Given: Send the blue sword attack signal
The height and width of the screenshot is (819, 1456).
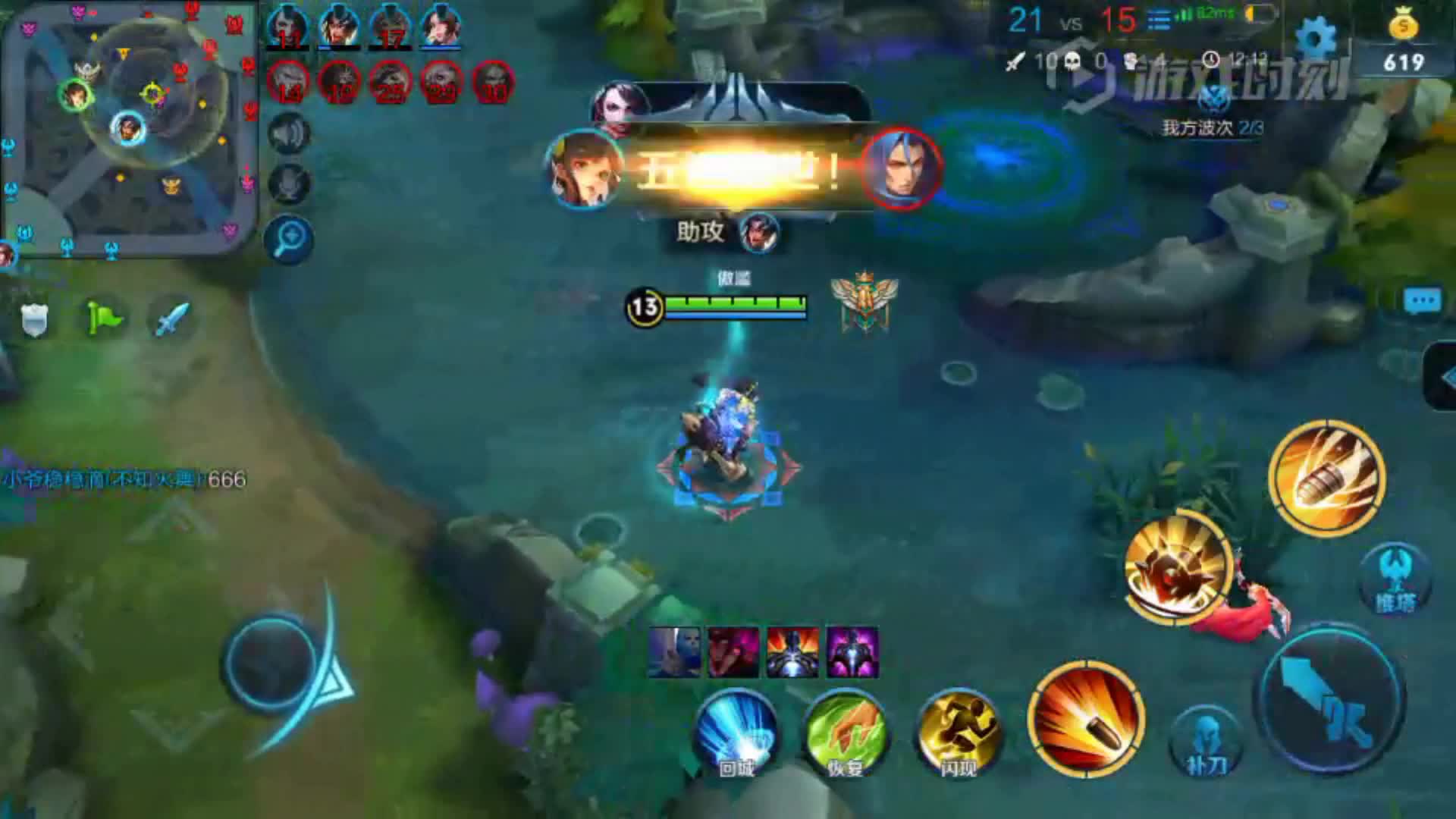Looking at the screenshot, I should (171, 318).
